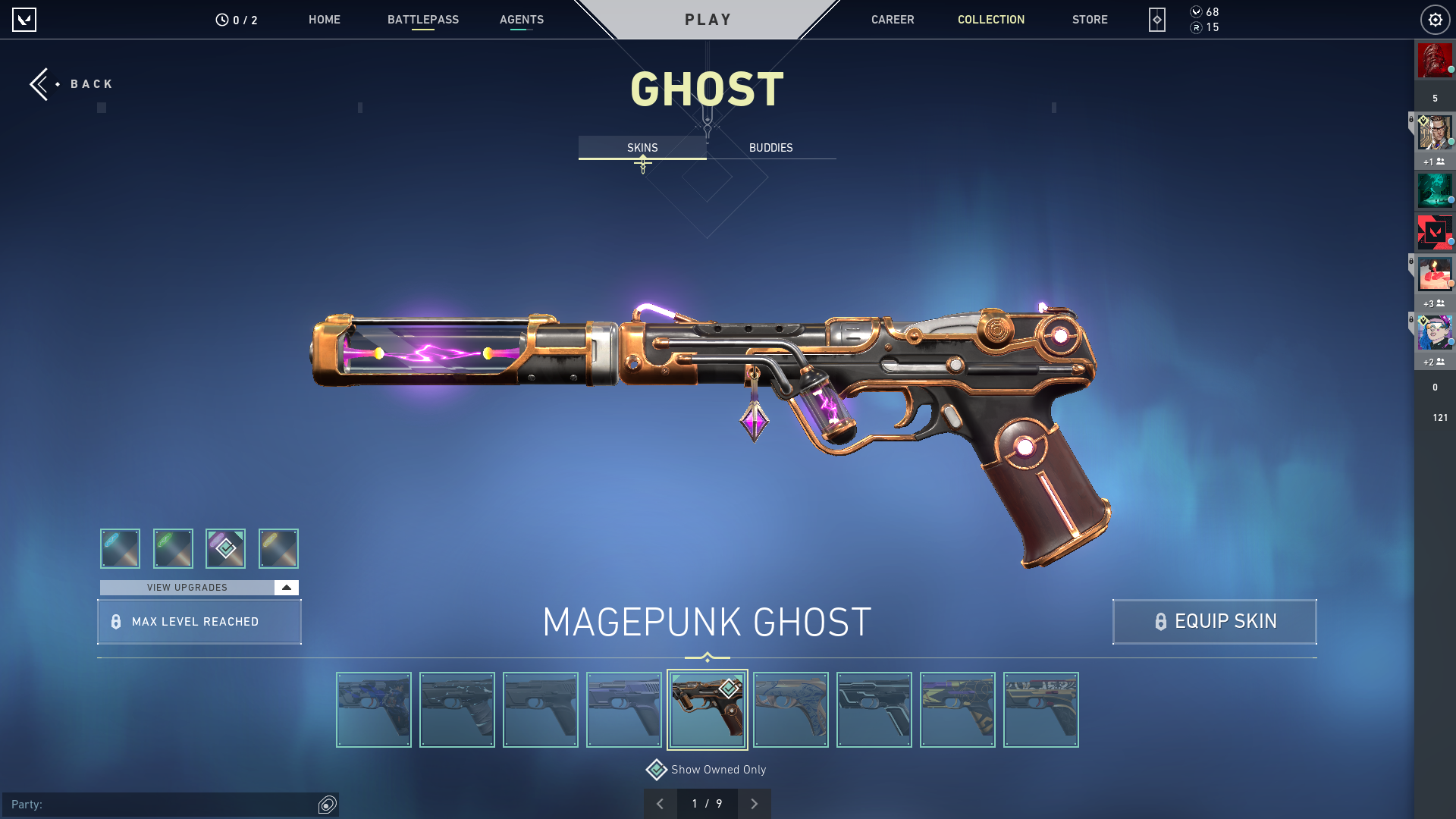
Task: Advance to next skins page with right arrow
Action: (755, 803)
